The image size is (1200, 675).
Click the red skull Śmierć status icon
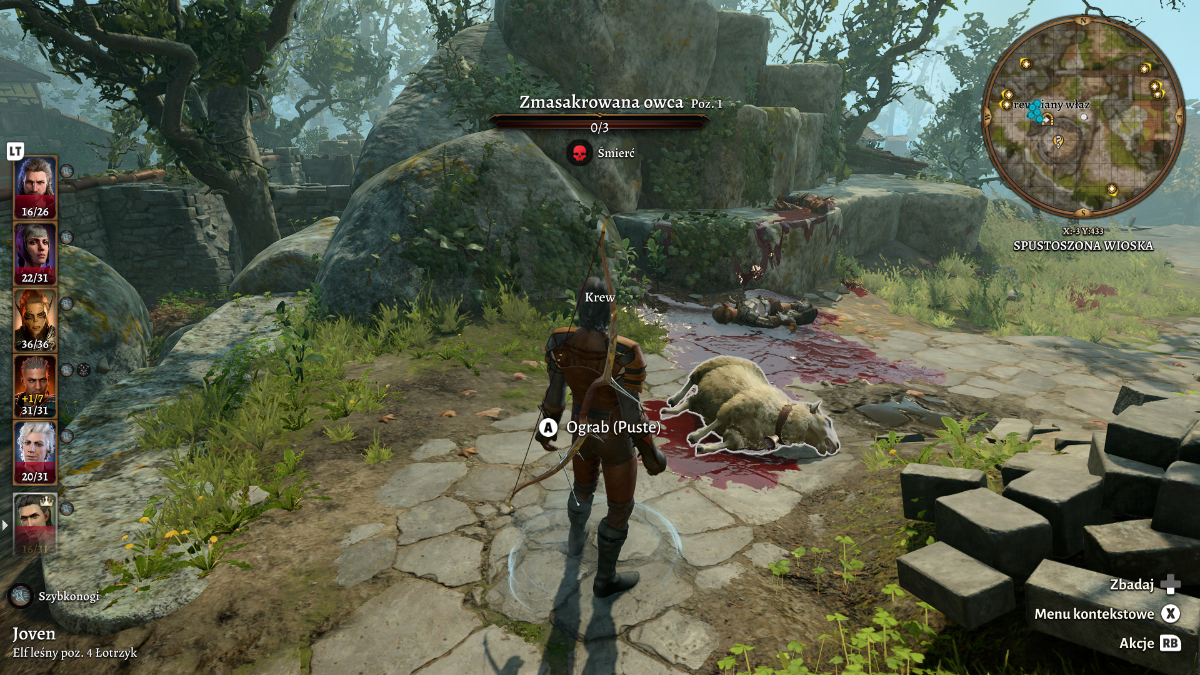pos(578,153)
